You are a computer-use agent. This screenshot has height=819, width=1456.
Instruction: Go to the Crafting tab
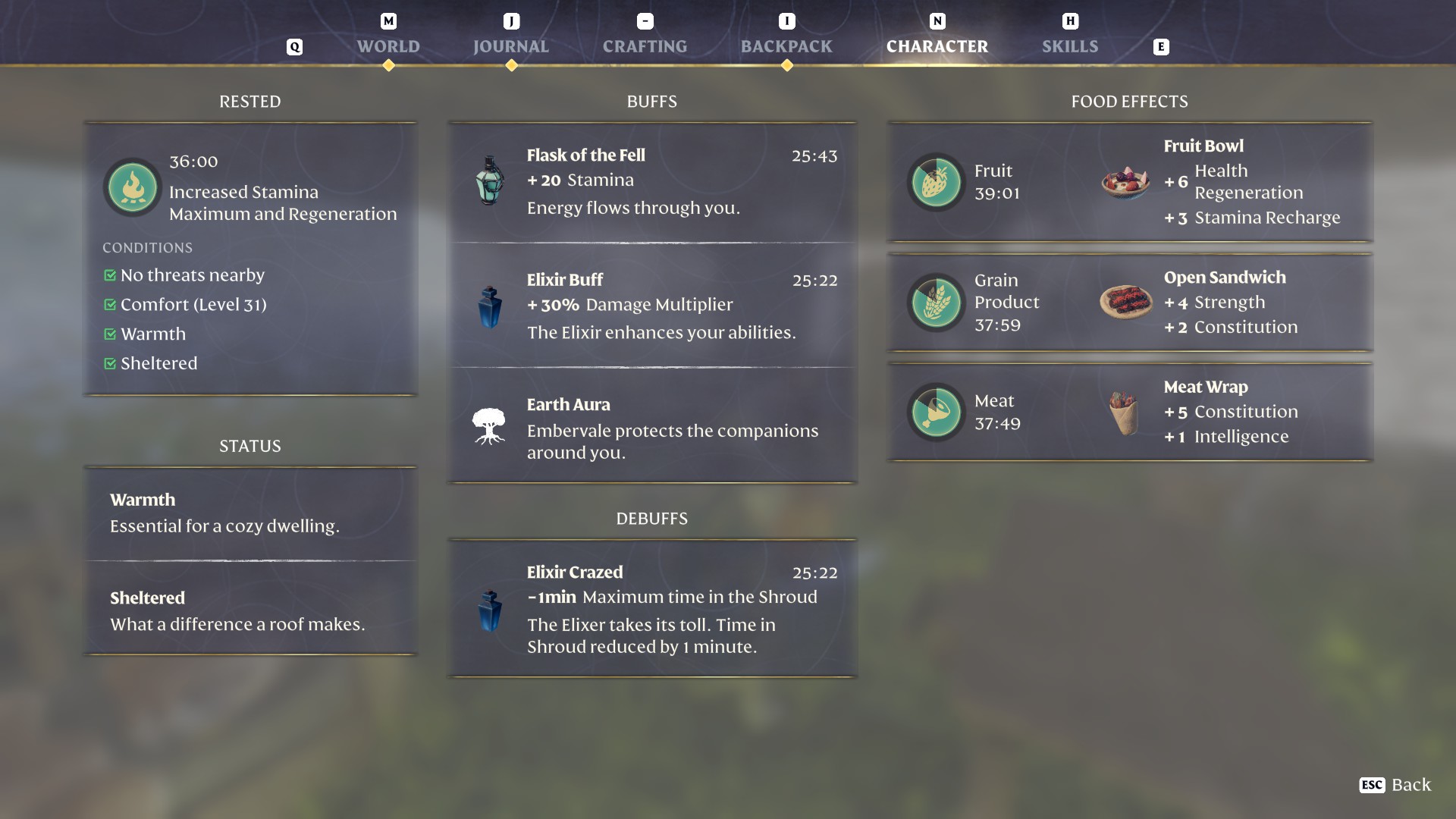pos(645,46)
